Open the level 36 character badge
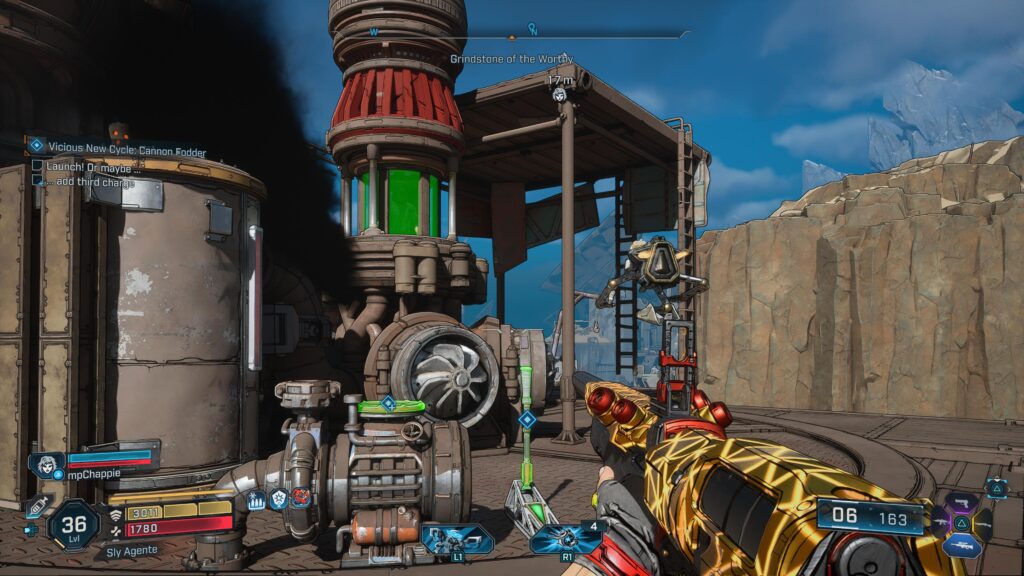1024x576 pixels. click(x=73, y=523)
